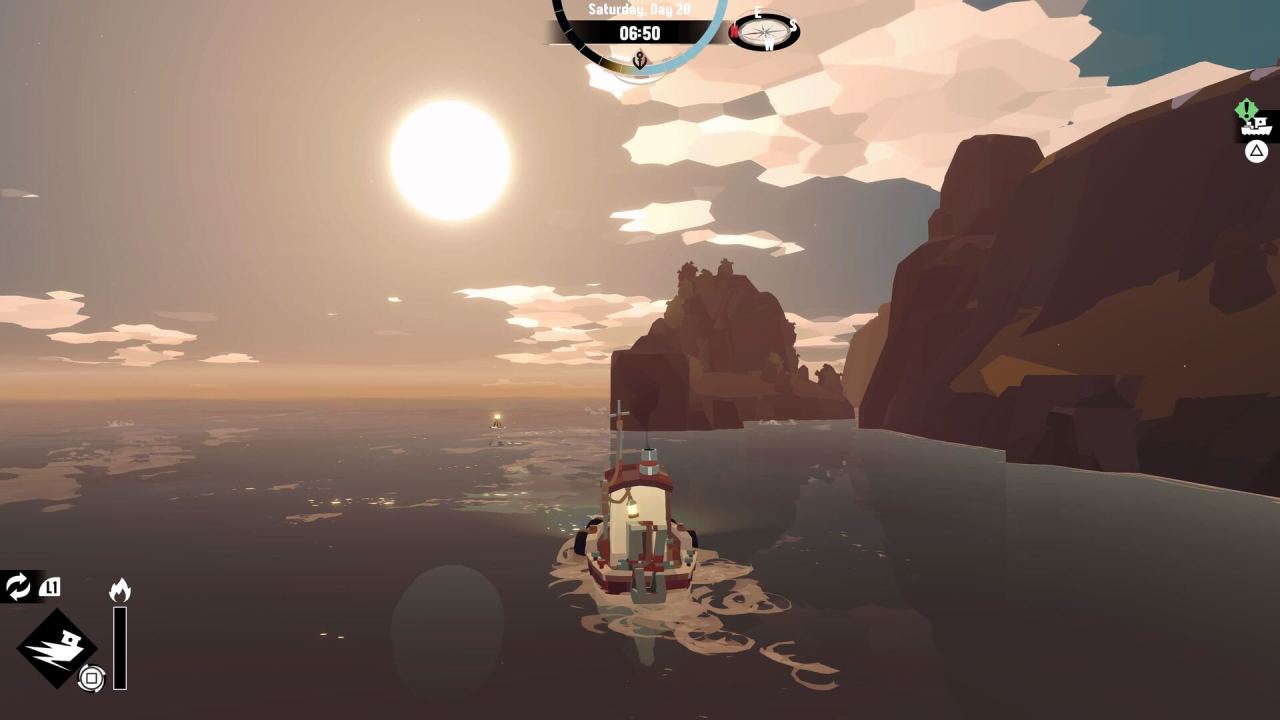Activate the panic ability with the circle prompt
This screenshot has width=1280, height=720.
click(x=92, y=677)
